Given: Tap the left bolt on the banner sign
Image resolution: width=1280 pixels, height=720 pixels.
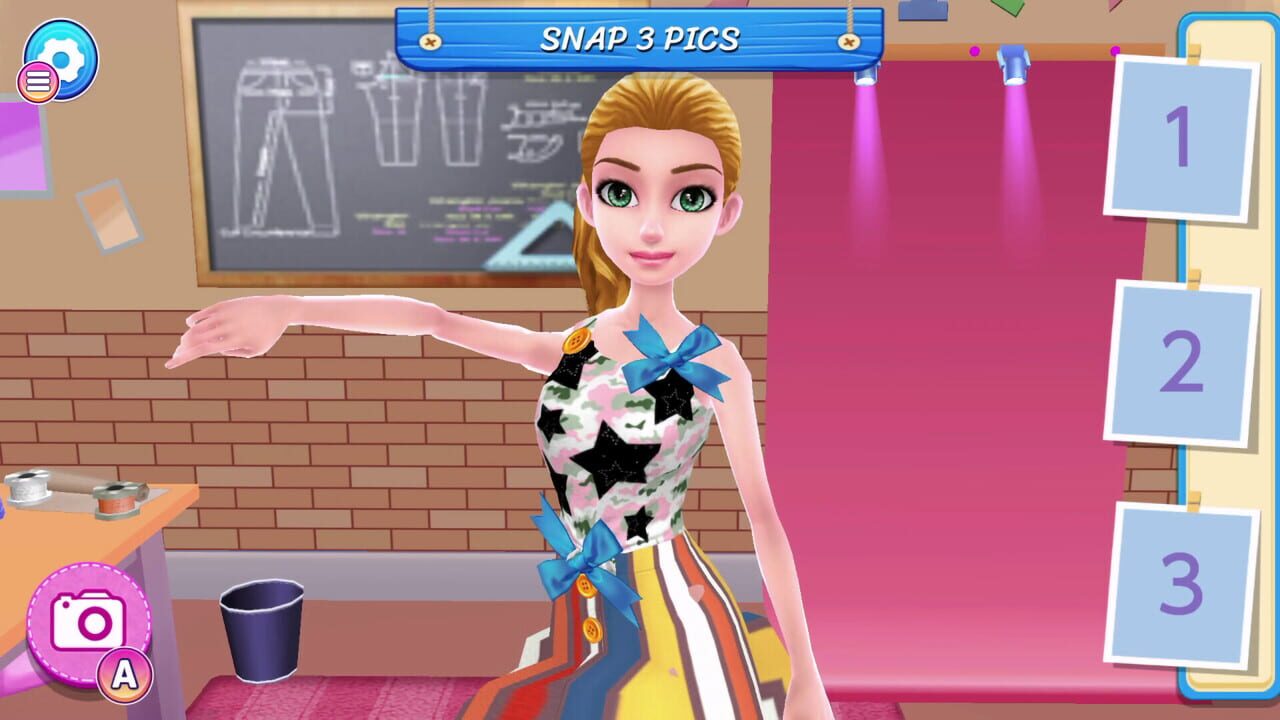Looking at the screenshot, I should click(432, 40).
